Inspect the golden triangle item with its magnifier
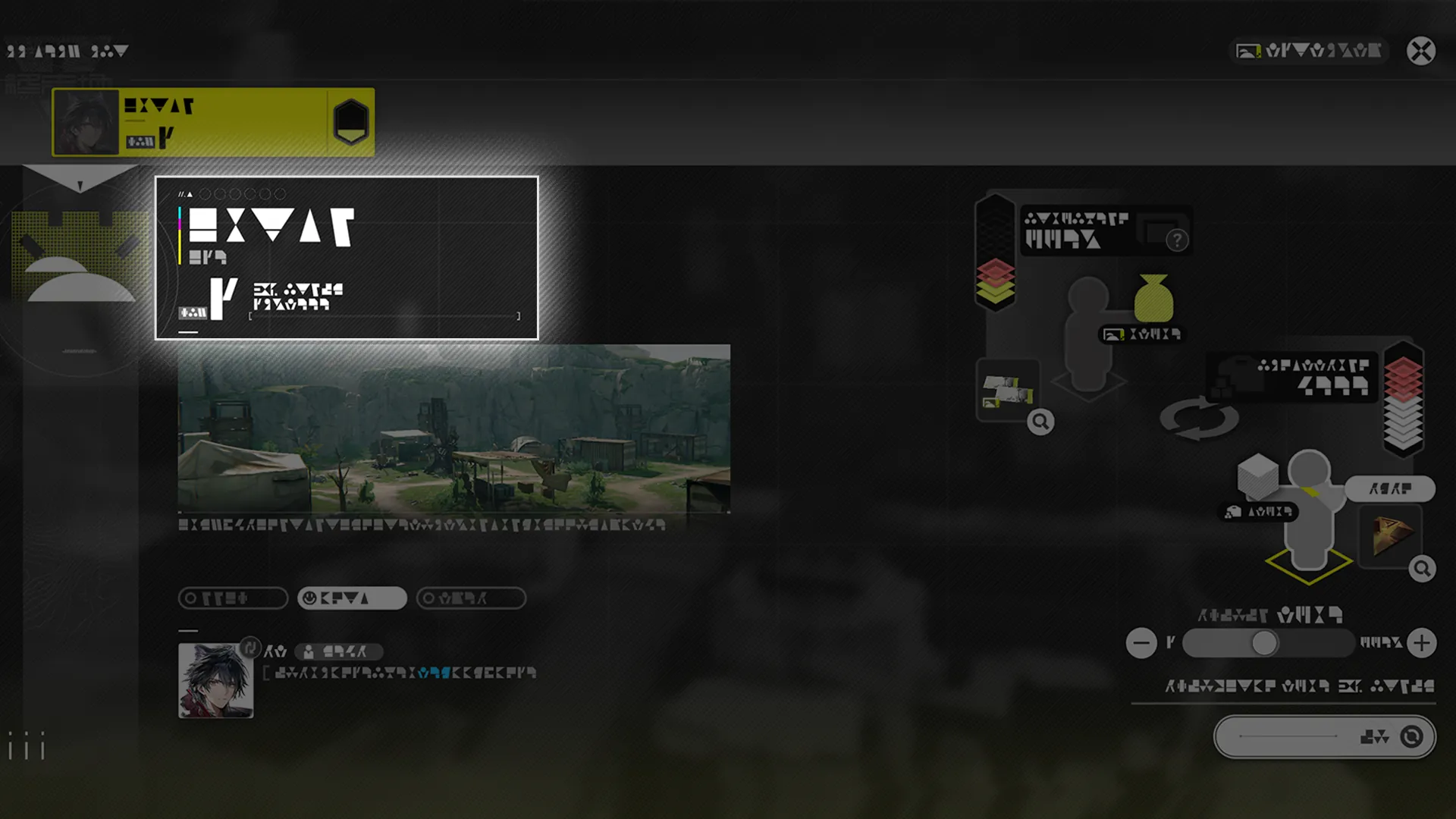The height and width of the screenshot is (819, 1456). pos(1422,569)
